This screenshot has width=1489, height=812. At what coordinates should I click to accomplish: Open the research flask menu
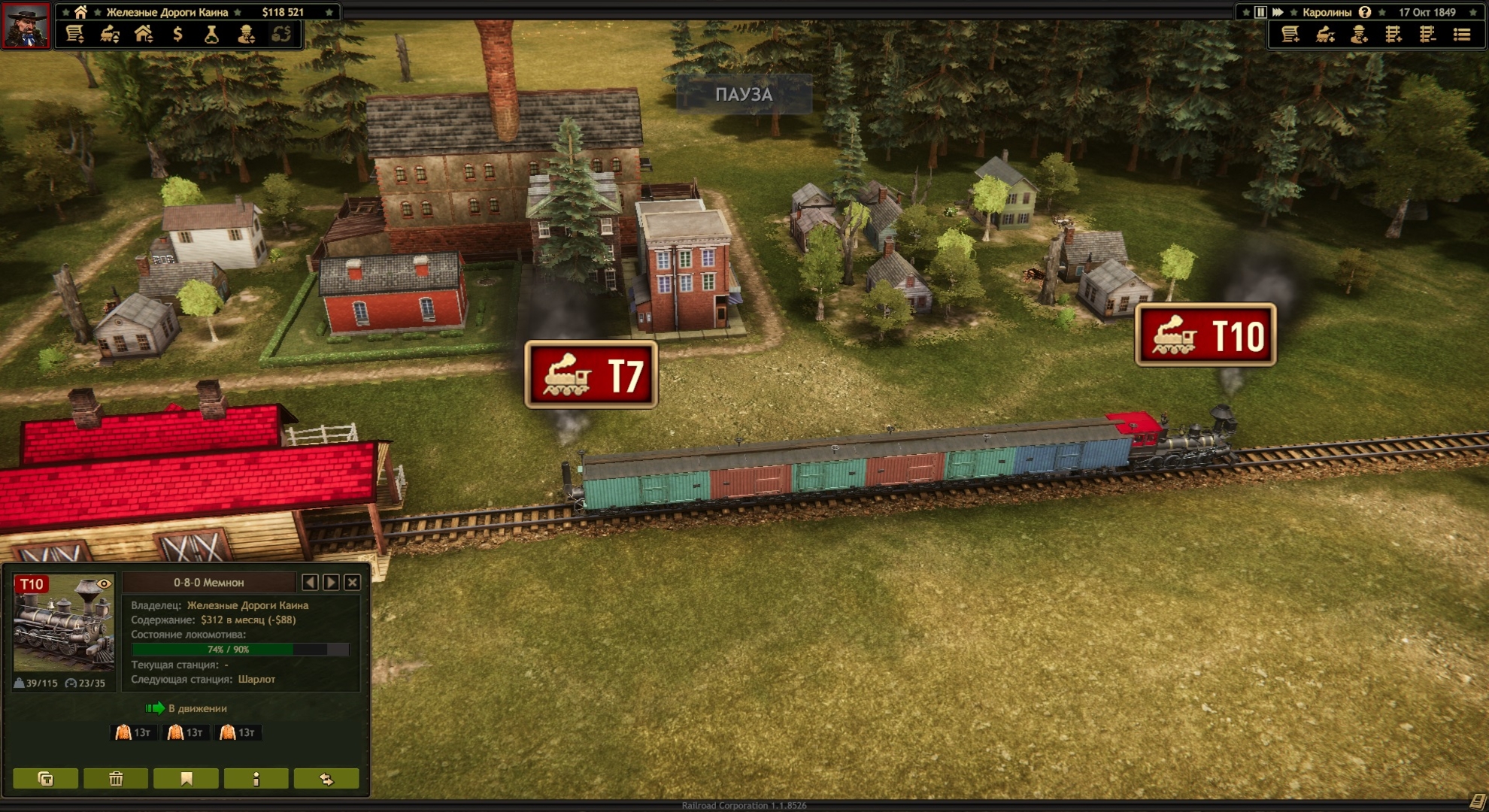[211, 34]
